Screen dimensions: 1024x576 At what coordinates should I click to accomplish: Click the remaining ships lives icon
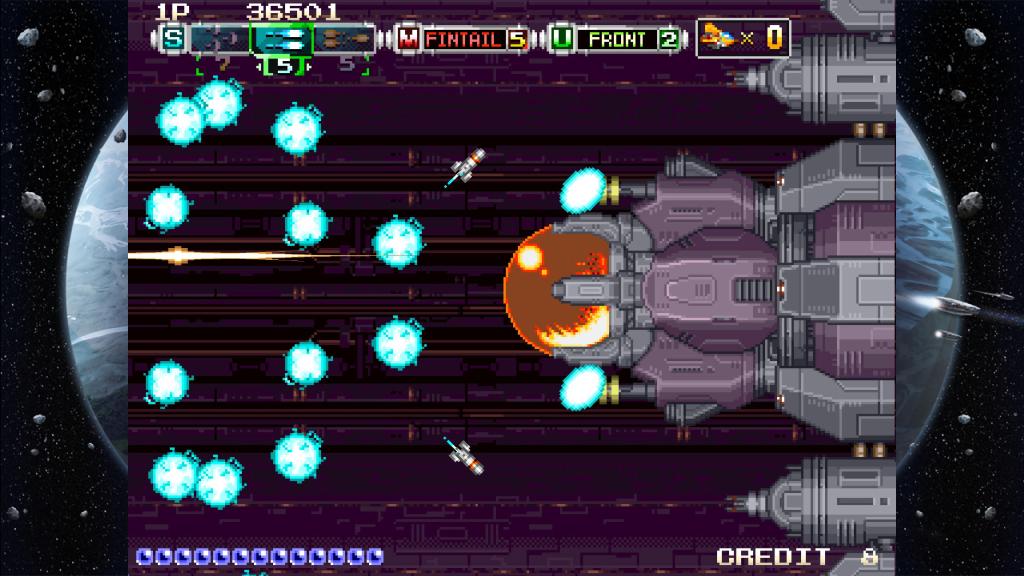point(717,38)
